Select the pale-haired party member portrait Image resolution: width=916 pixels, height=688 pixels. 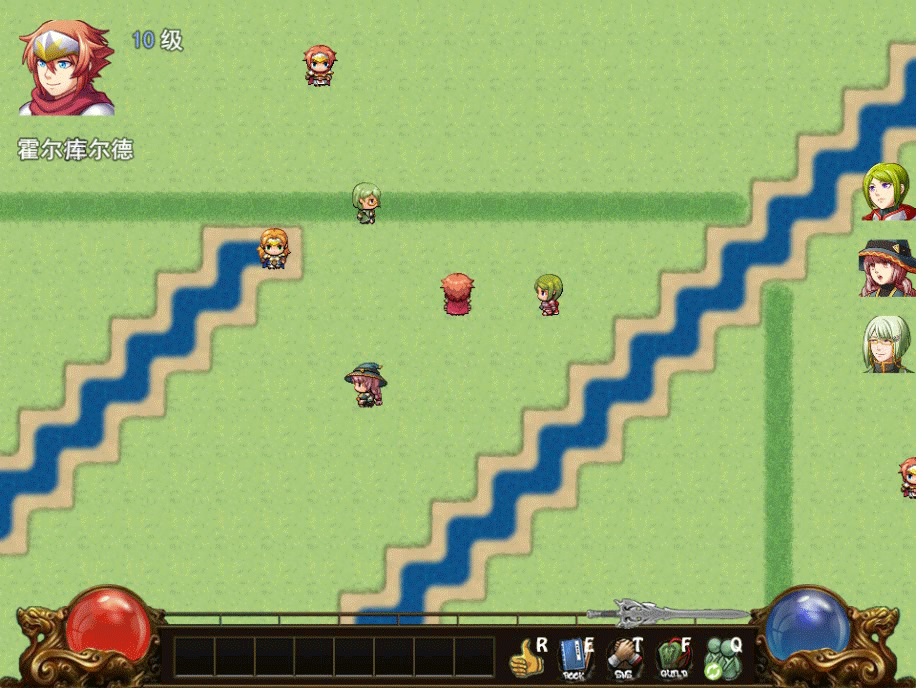coord(887,345)
